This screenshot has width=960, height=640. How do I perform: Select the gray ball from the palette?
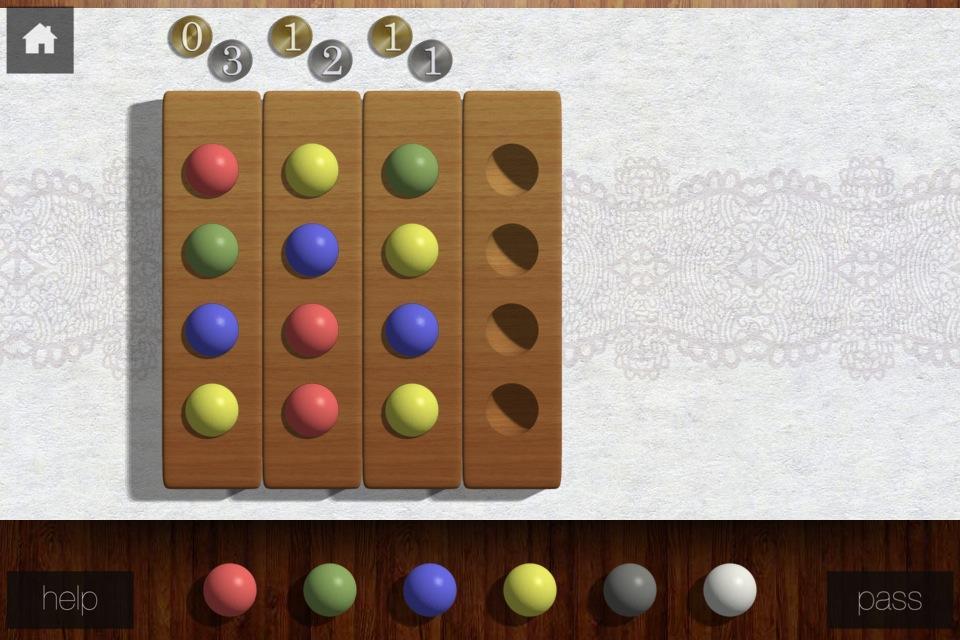[x=630, y=590]
